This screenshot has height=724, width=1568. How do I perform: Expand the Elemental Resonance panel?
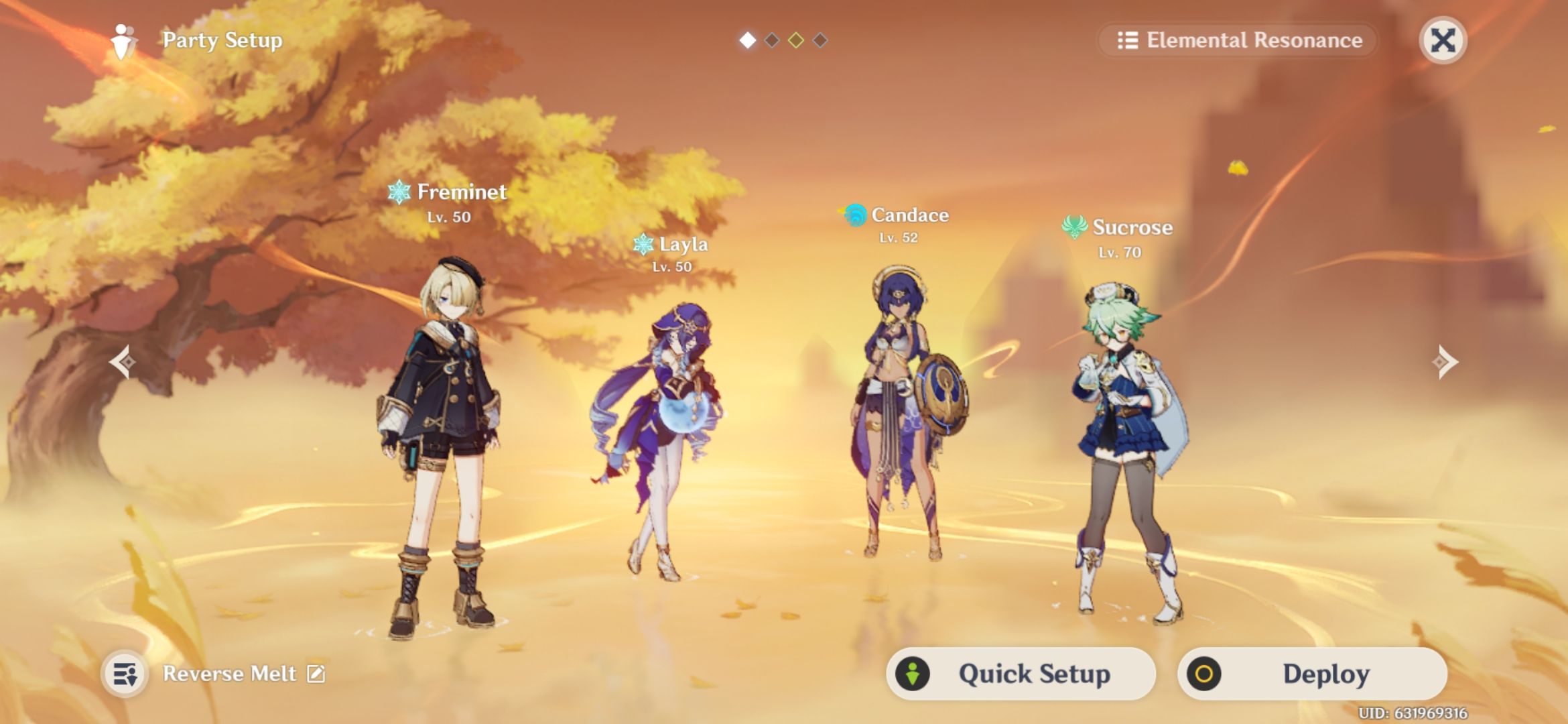[1236, 41]
